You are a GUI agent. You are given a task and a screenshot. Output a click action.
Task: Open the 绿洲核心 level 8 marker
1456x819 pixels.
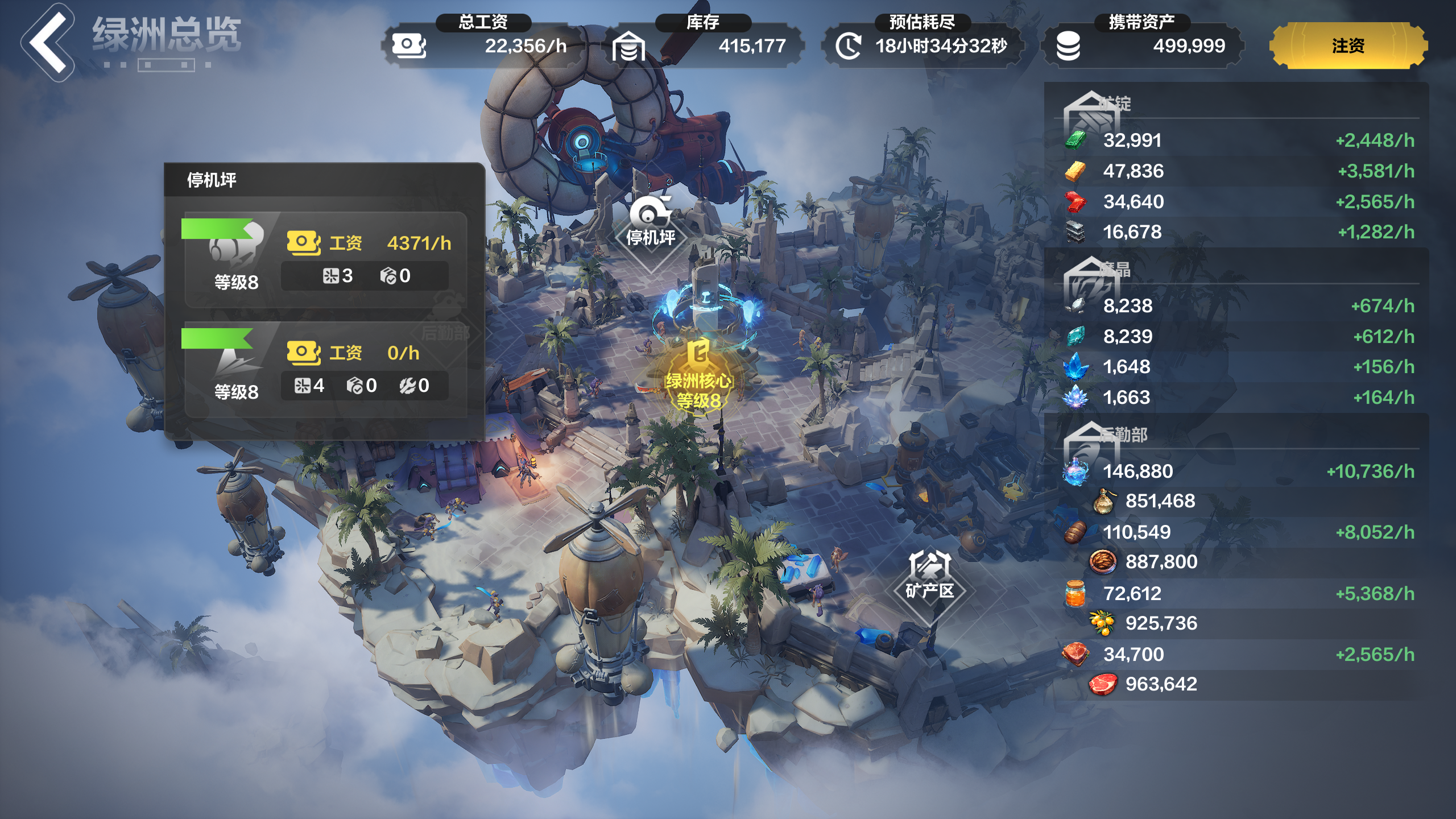(699, 378)
